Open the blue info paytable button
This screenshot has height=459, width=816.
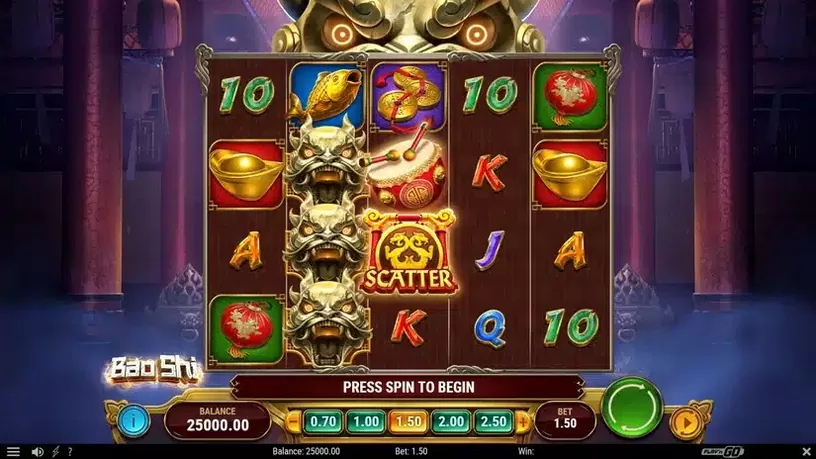click(133, 420)
